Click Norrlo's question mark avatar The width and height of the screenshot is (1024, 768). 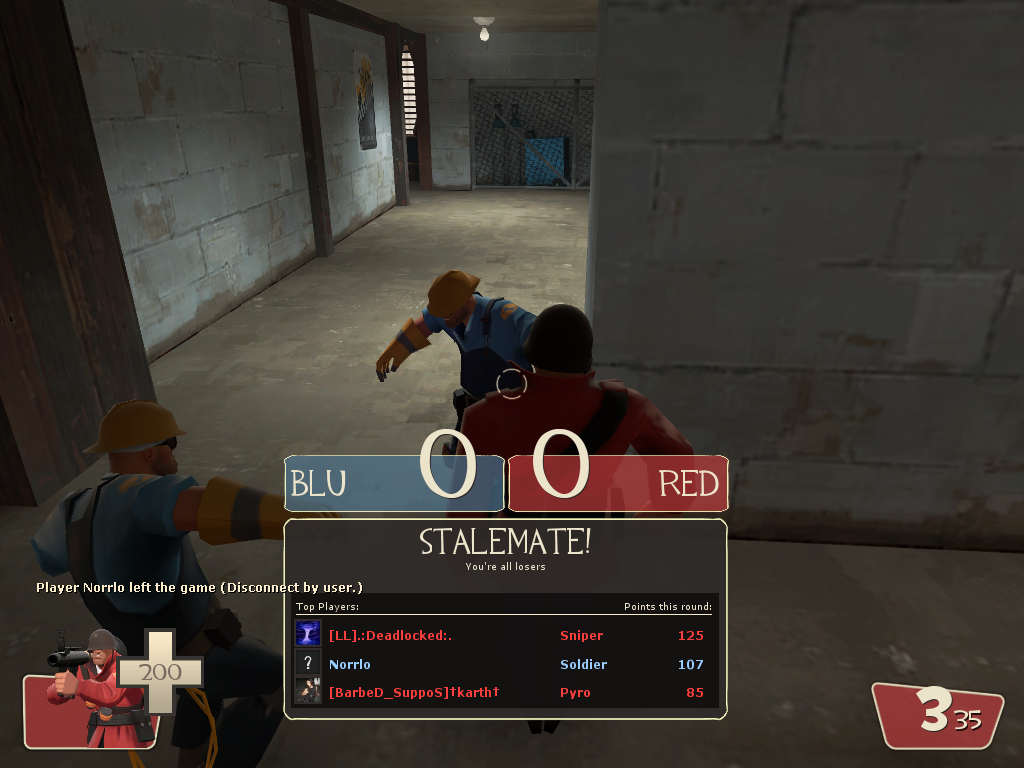(x=308, y=663)
